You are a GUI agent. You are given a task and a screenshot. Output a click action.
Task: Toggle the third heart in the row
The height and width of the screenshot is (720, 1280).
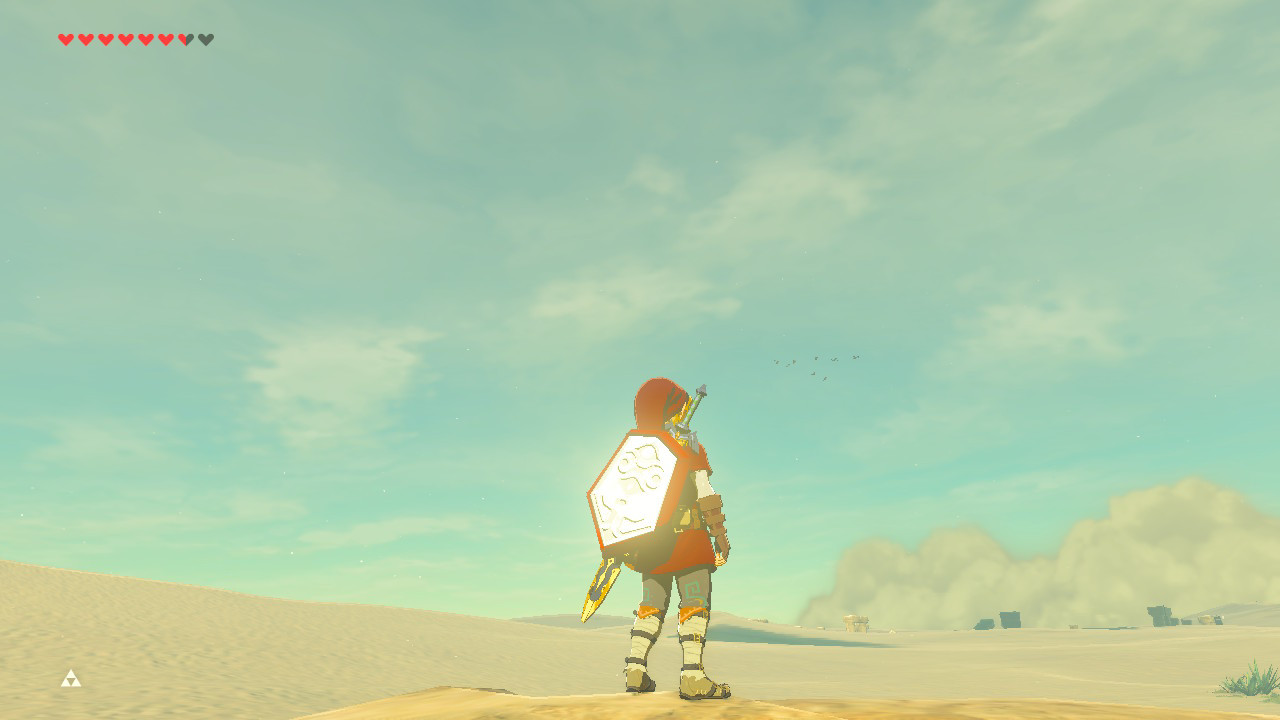pos(106,39)
